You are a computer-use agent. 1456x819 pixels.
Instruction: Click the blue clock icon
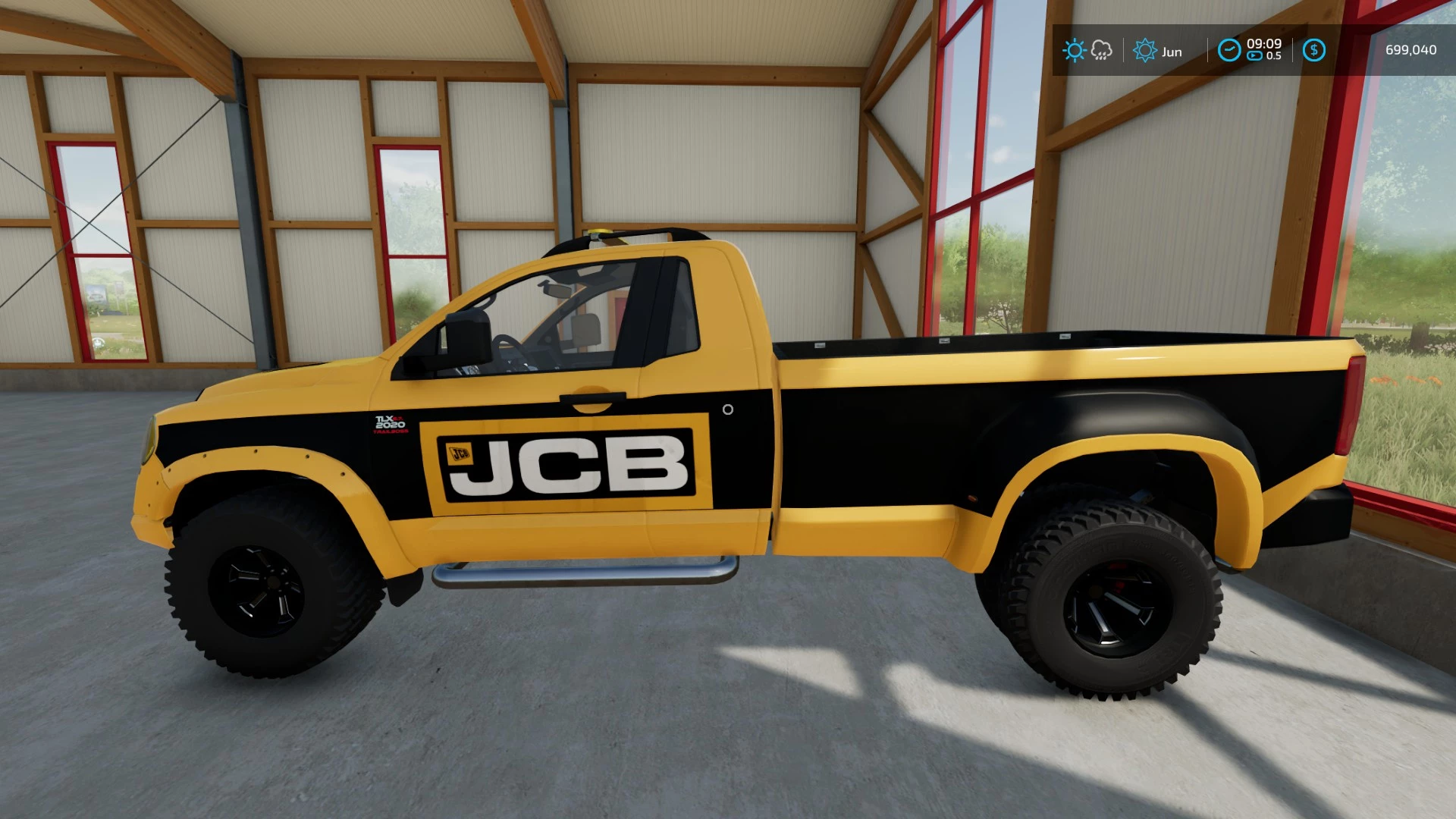[1230, 50]
